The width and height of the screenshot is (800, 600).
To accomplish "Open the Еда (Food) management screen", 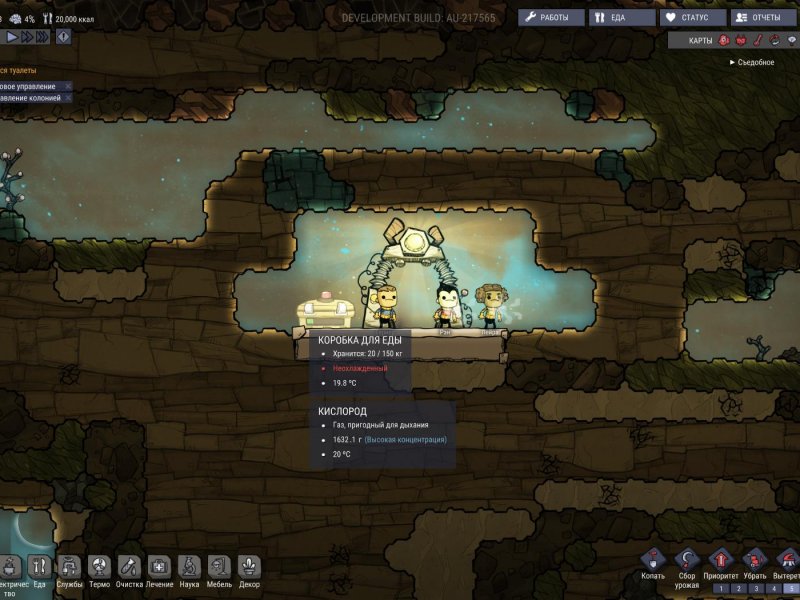I will (x=619, y=17).
